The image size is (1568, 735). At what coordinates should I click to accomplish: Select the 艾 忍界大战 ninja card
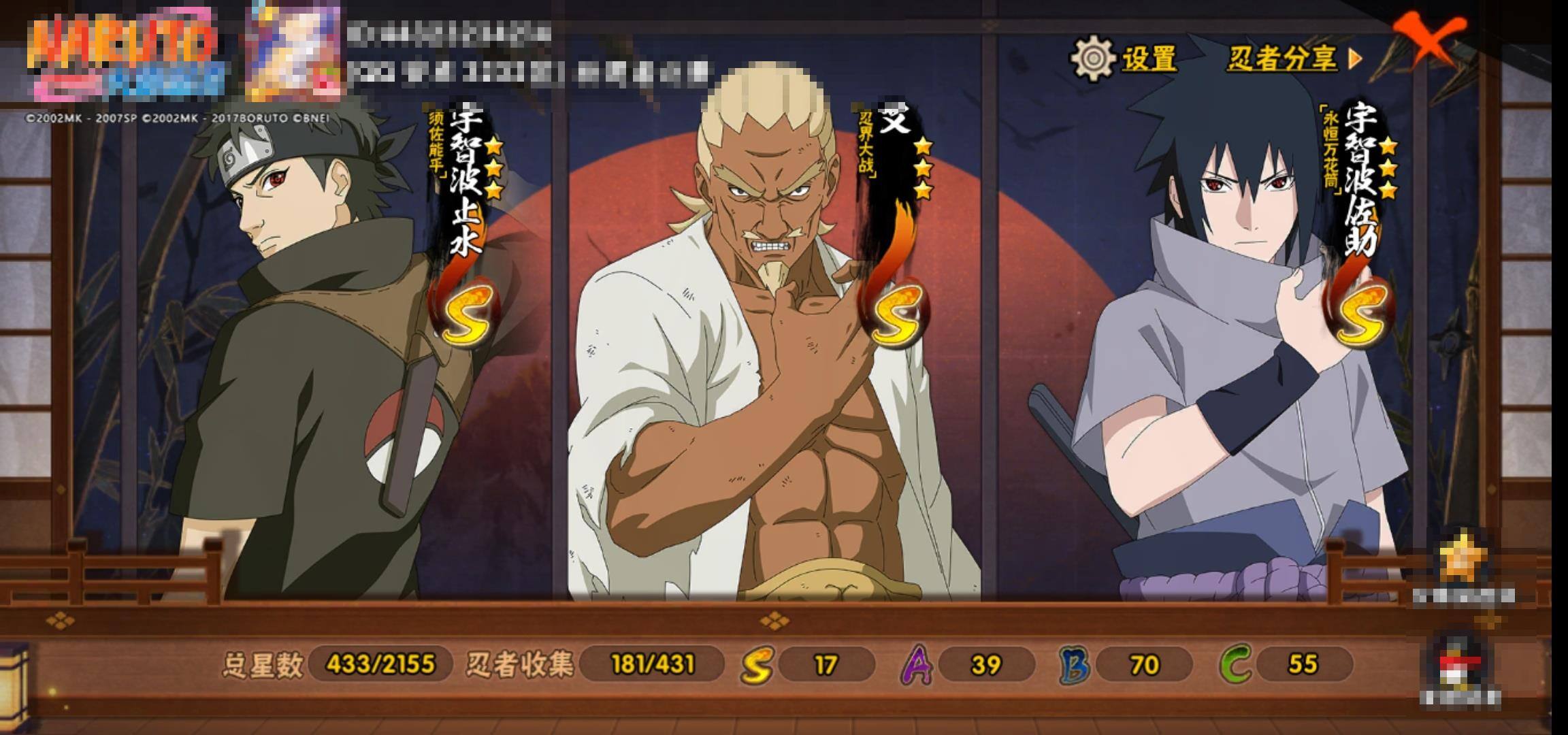click(x=772, y=354)
